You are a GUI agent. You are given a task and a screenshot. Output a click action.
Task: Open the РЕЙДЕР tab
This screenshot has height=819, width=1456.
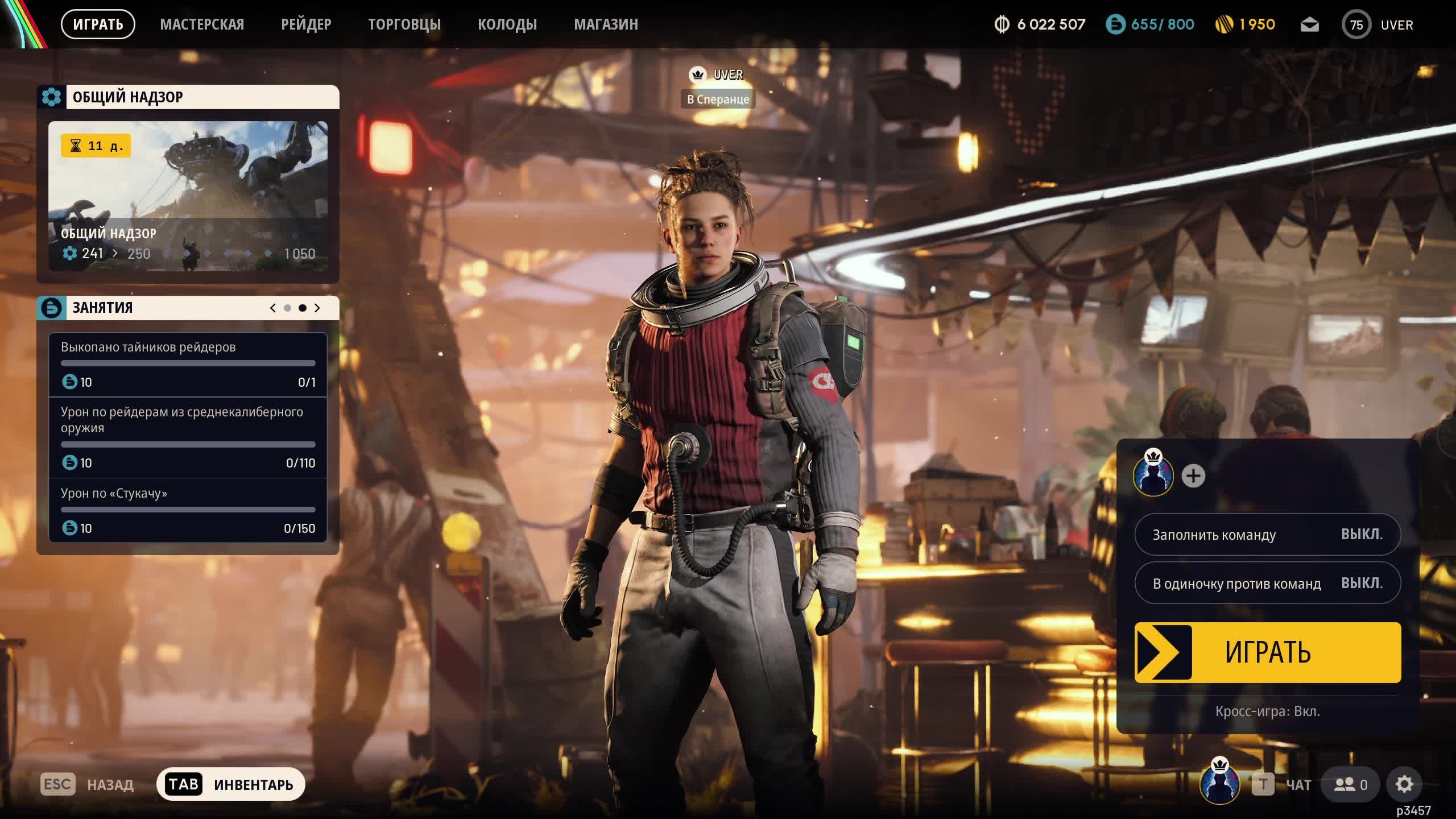point(306,24)
